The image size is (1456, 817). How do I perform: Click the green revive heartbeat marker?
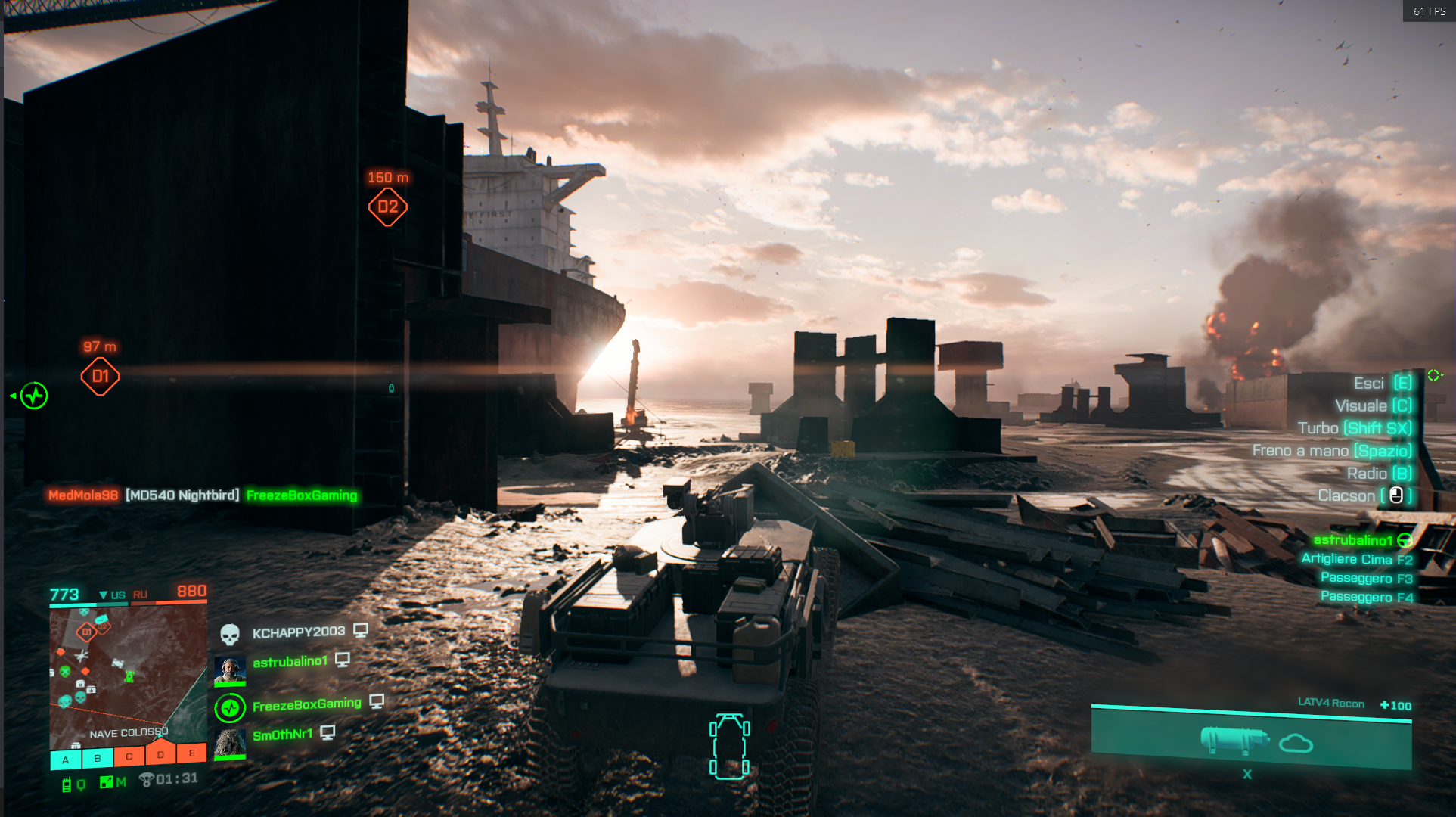pyautogui.click(x=34, y=396)
